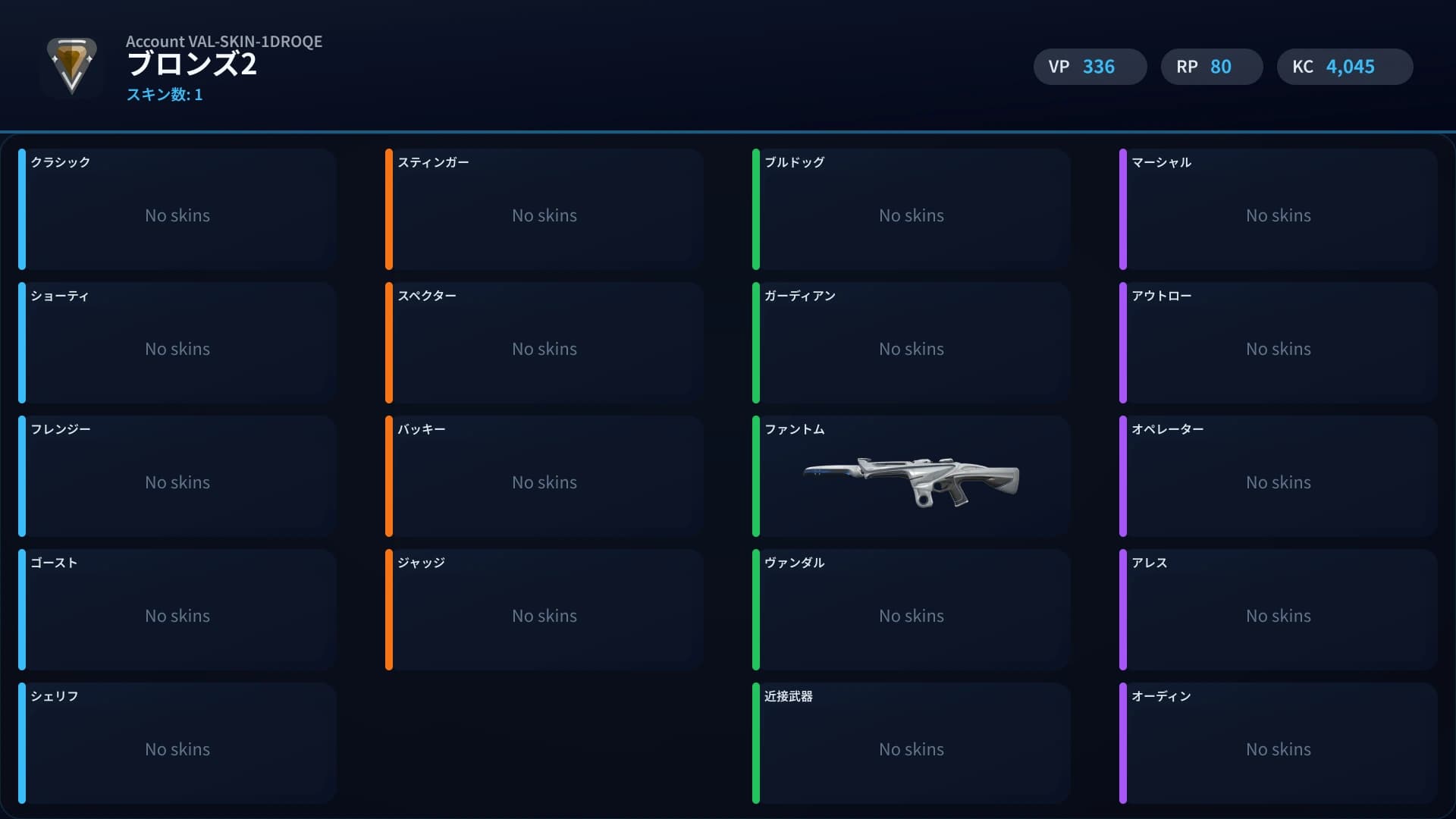Click the account name VAL-SKIN-1DROQE
Screen dimensions: 1456x819
click(x=224, y=42)
